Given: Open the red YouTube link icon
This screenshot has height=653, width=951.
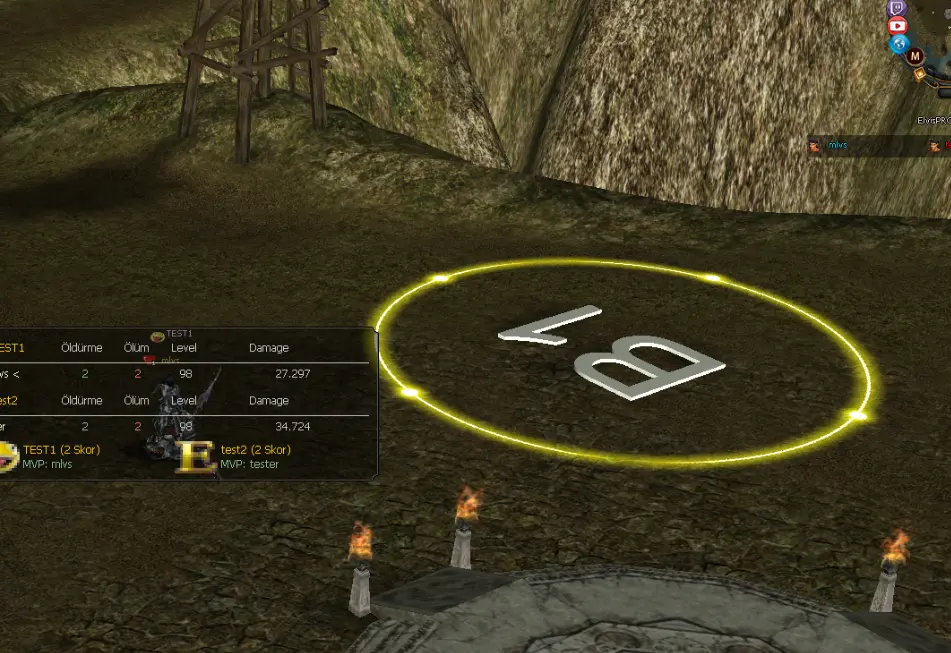Looking at the screenshot, I should (897, 26).
